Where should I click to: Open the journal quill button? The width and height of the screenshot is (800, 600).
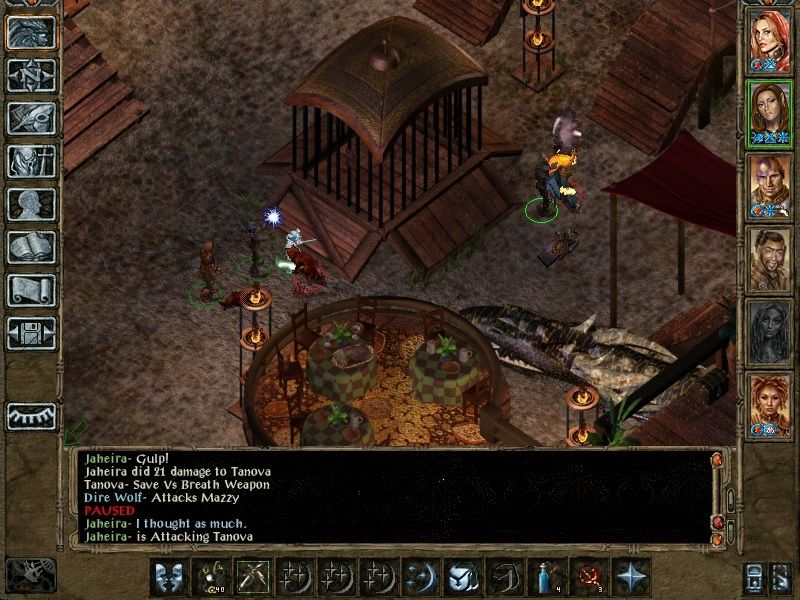point(31,118)
